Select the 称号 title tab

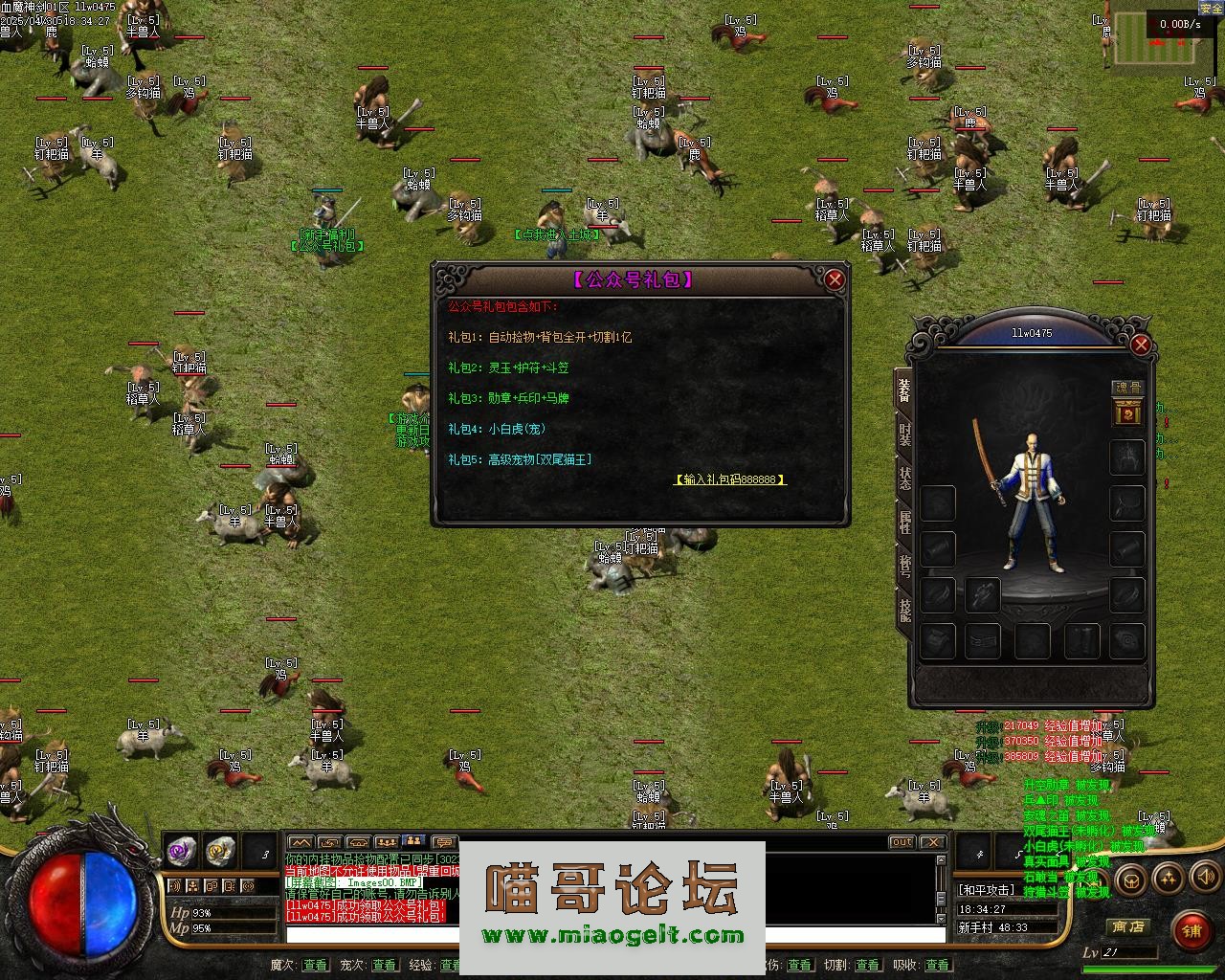pos(904,566)
